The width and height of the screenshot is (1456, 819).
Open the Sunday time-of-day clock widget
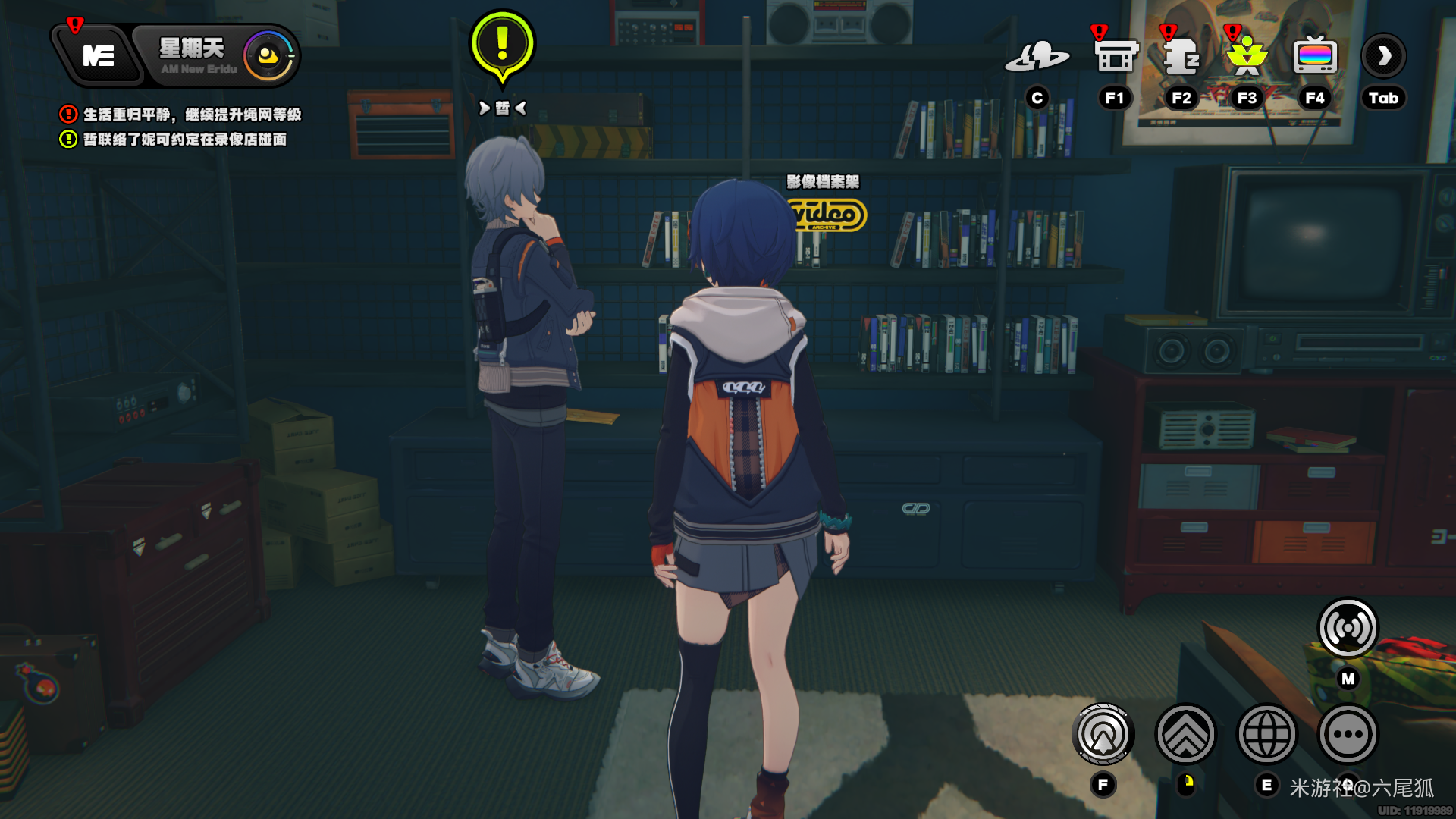click(268, 56)
